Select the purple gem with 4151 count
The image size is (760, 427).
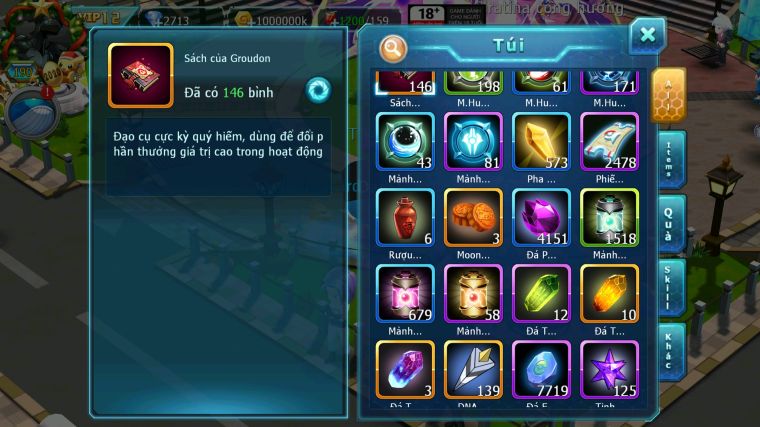pyautogui.click(x=541, y=217)
